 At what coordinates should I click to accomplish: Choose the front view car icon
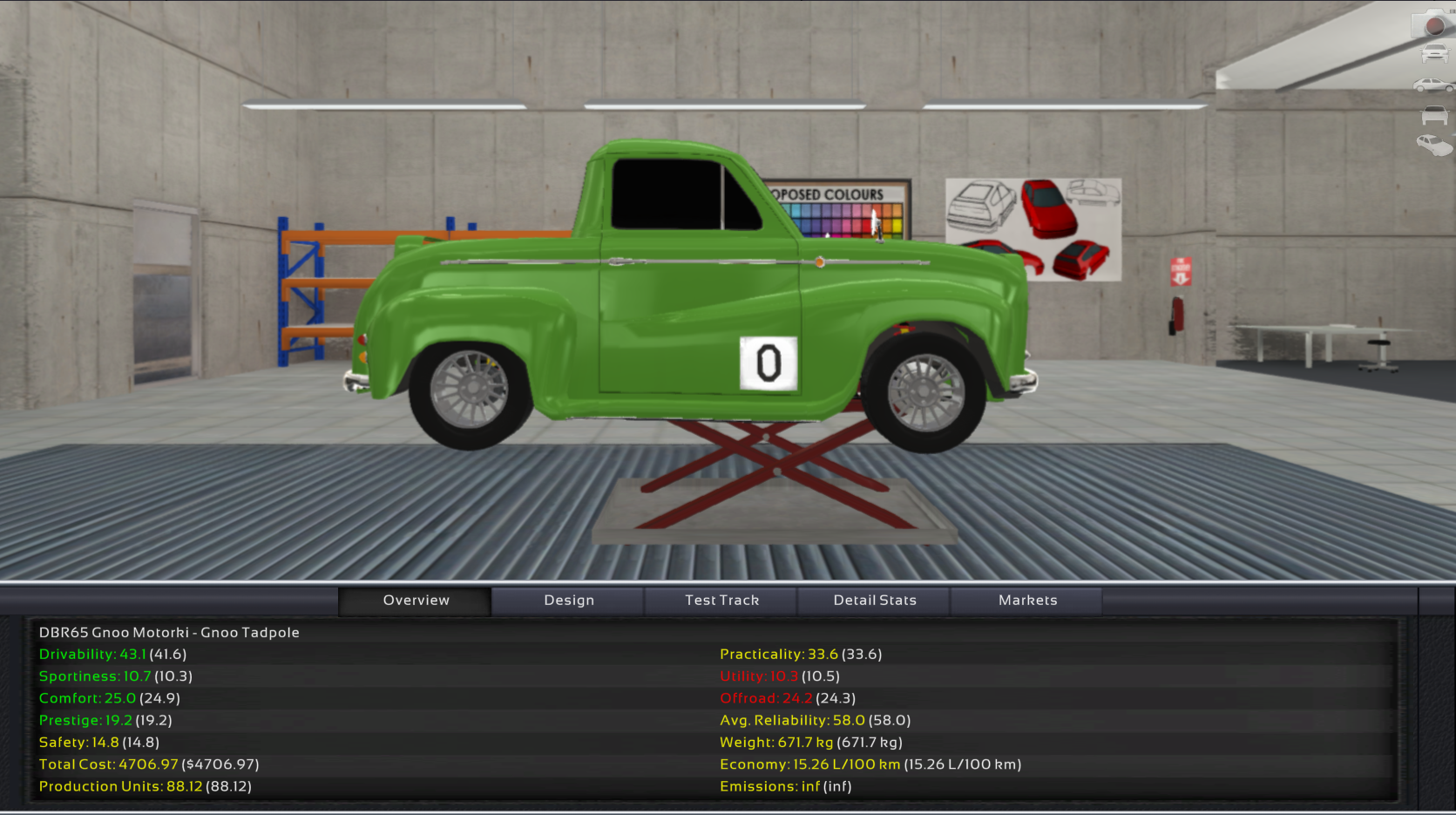pos(1434,54)
